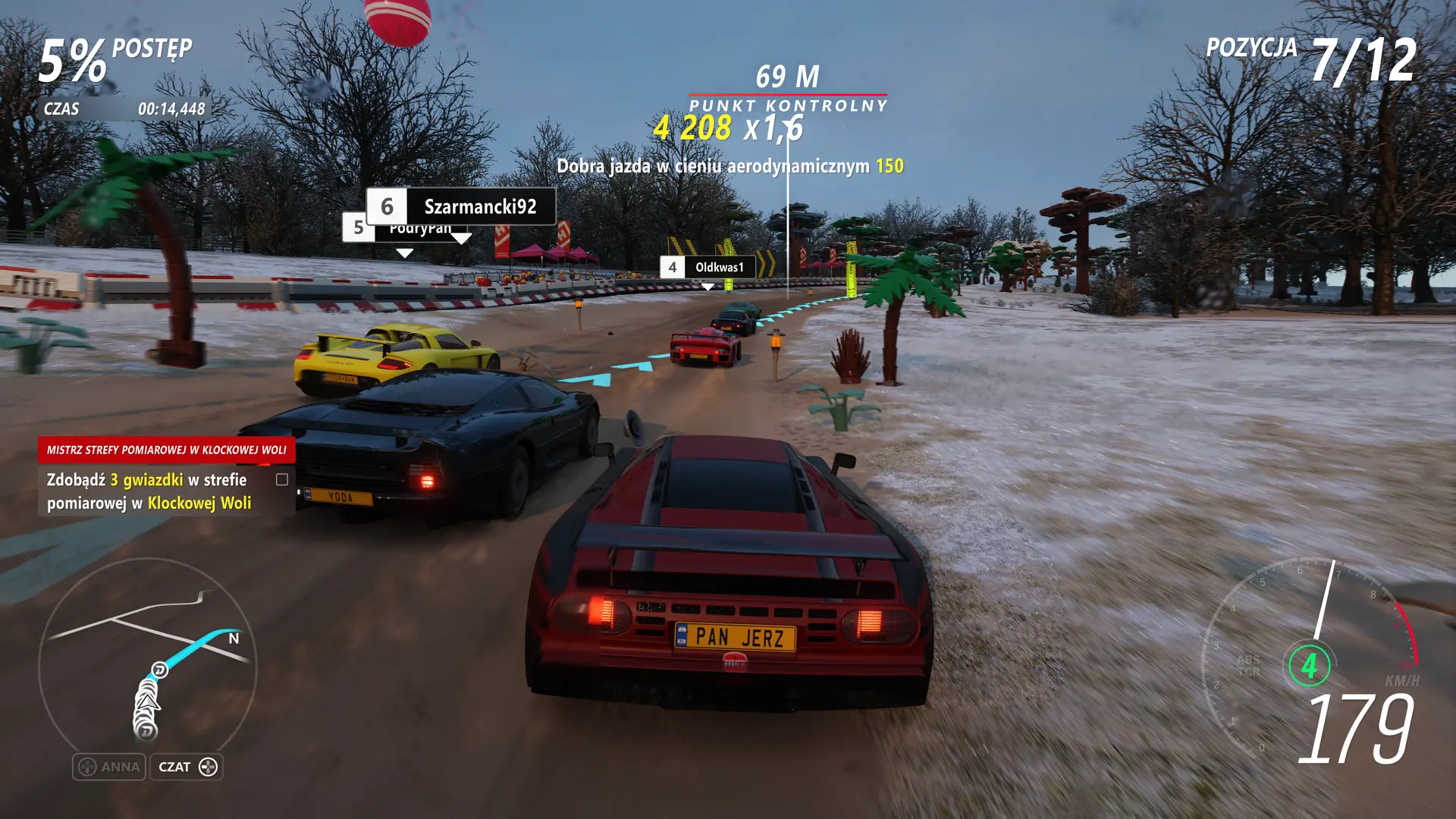Image resolution: width=1456 pixels, height=819 pixels.
Task: Select the Oldkwas1 player name tag
Action: point(708,267)
